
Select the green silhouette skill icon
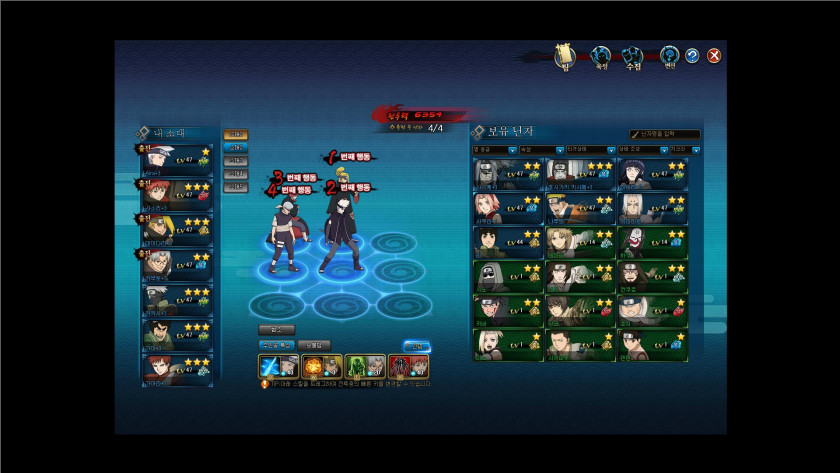pyautogui.click(x=358, y=366)
